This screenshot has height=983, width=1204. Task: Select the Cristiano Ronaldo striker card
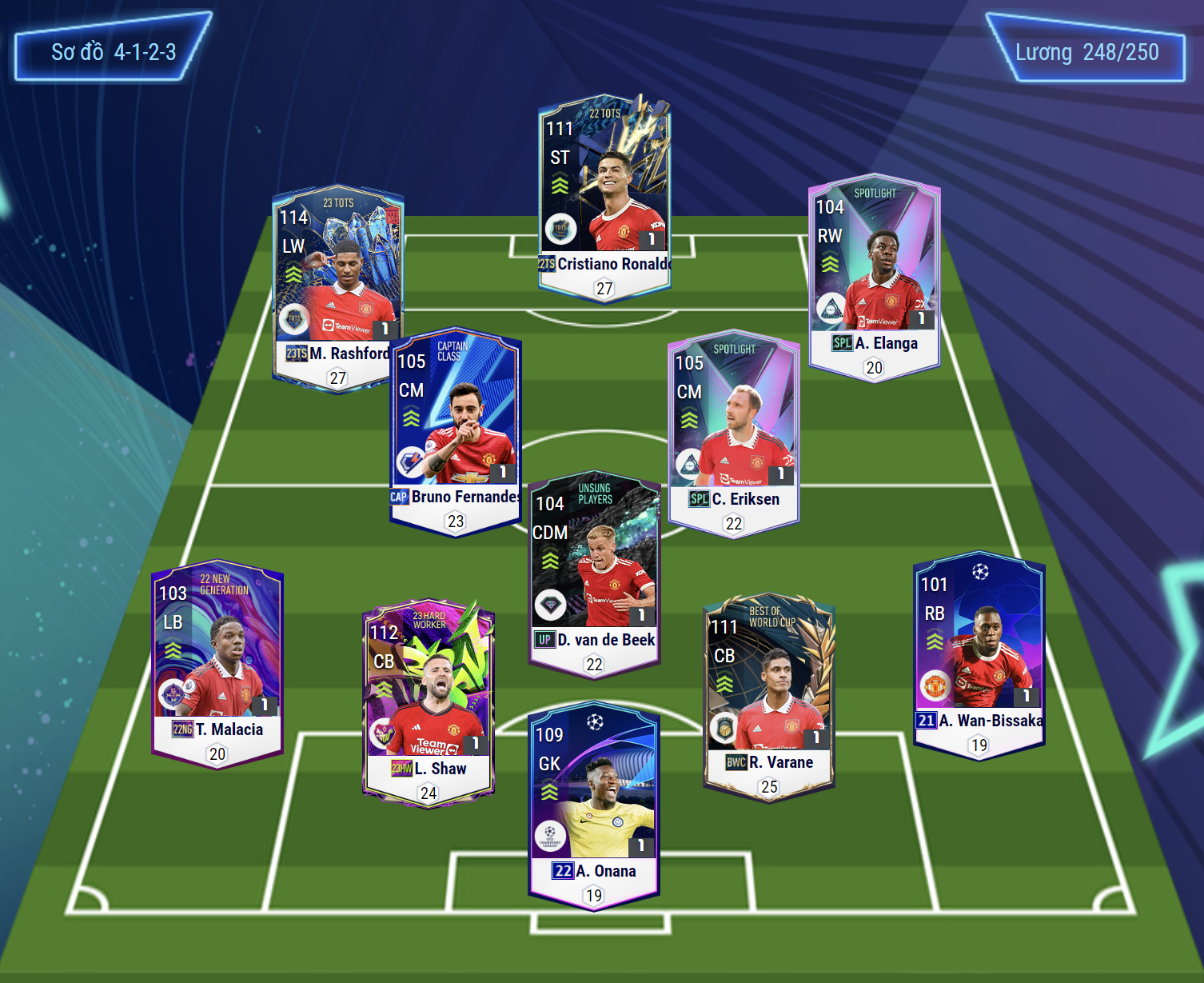point(604,196)
